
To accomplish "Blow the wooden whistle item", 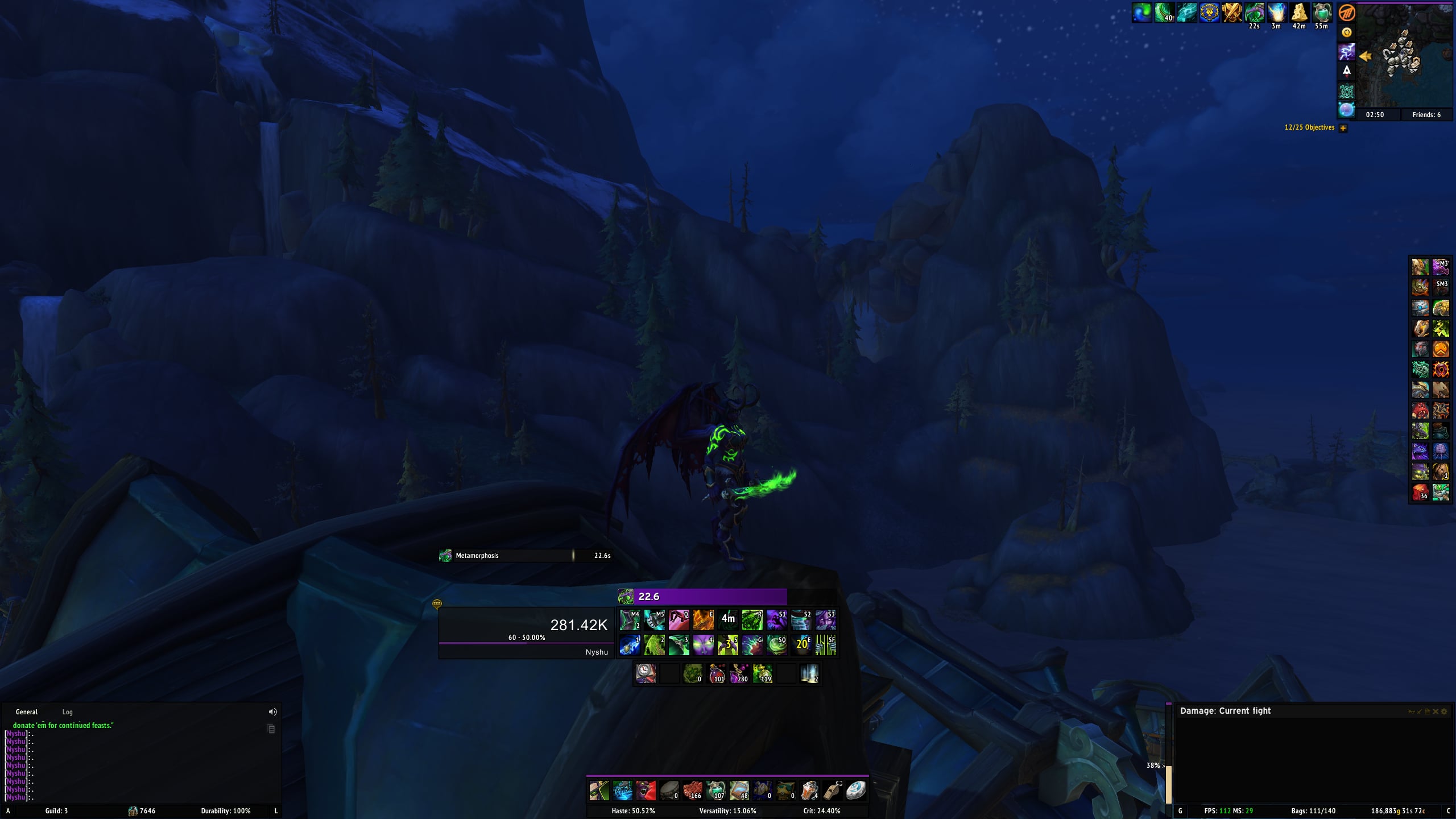I will pyautogui.click(x=832, y=790).
